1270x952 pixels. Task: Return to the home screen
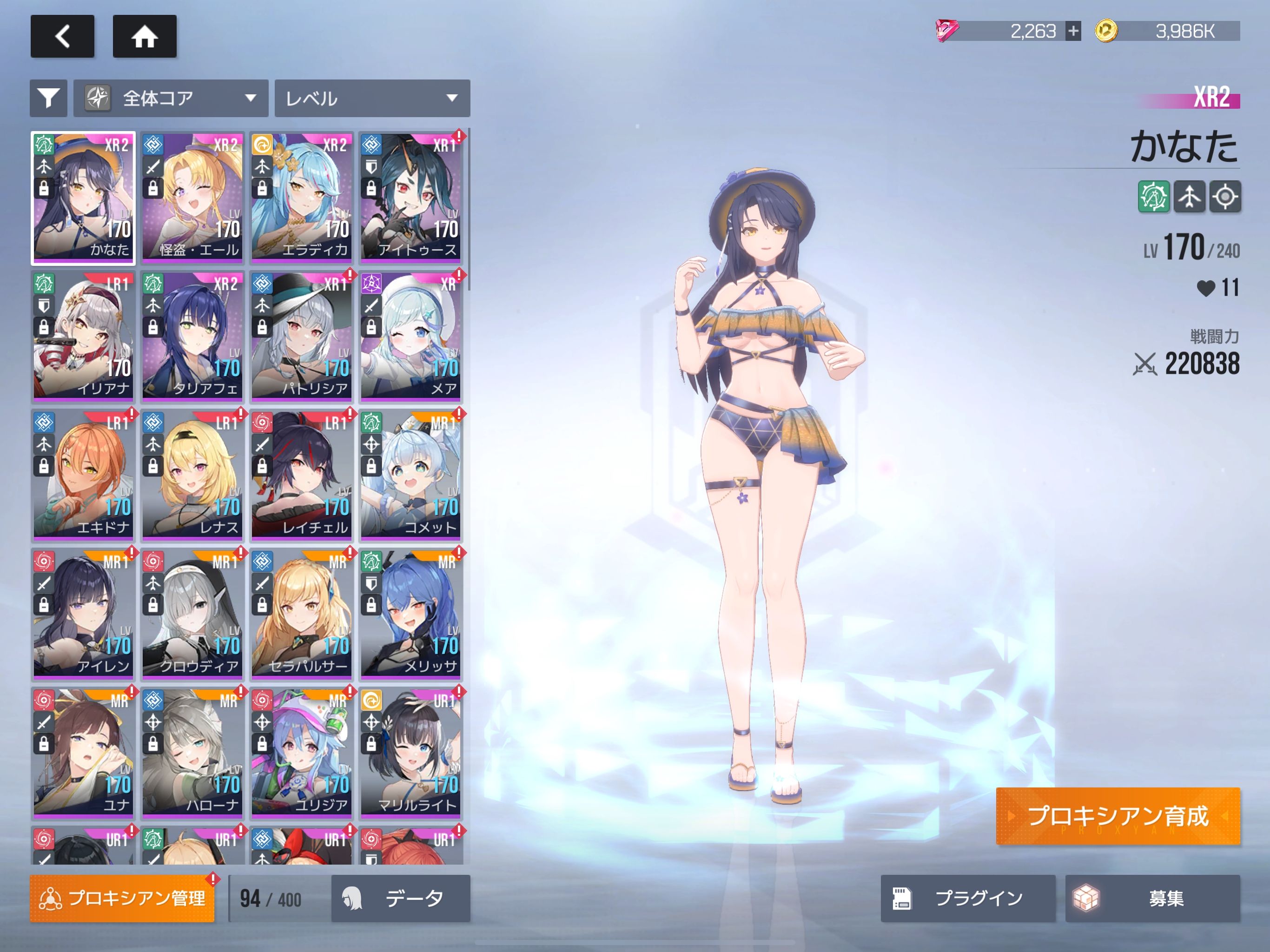click(x=144, y=36)
